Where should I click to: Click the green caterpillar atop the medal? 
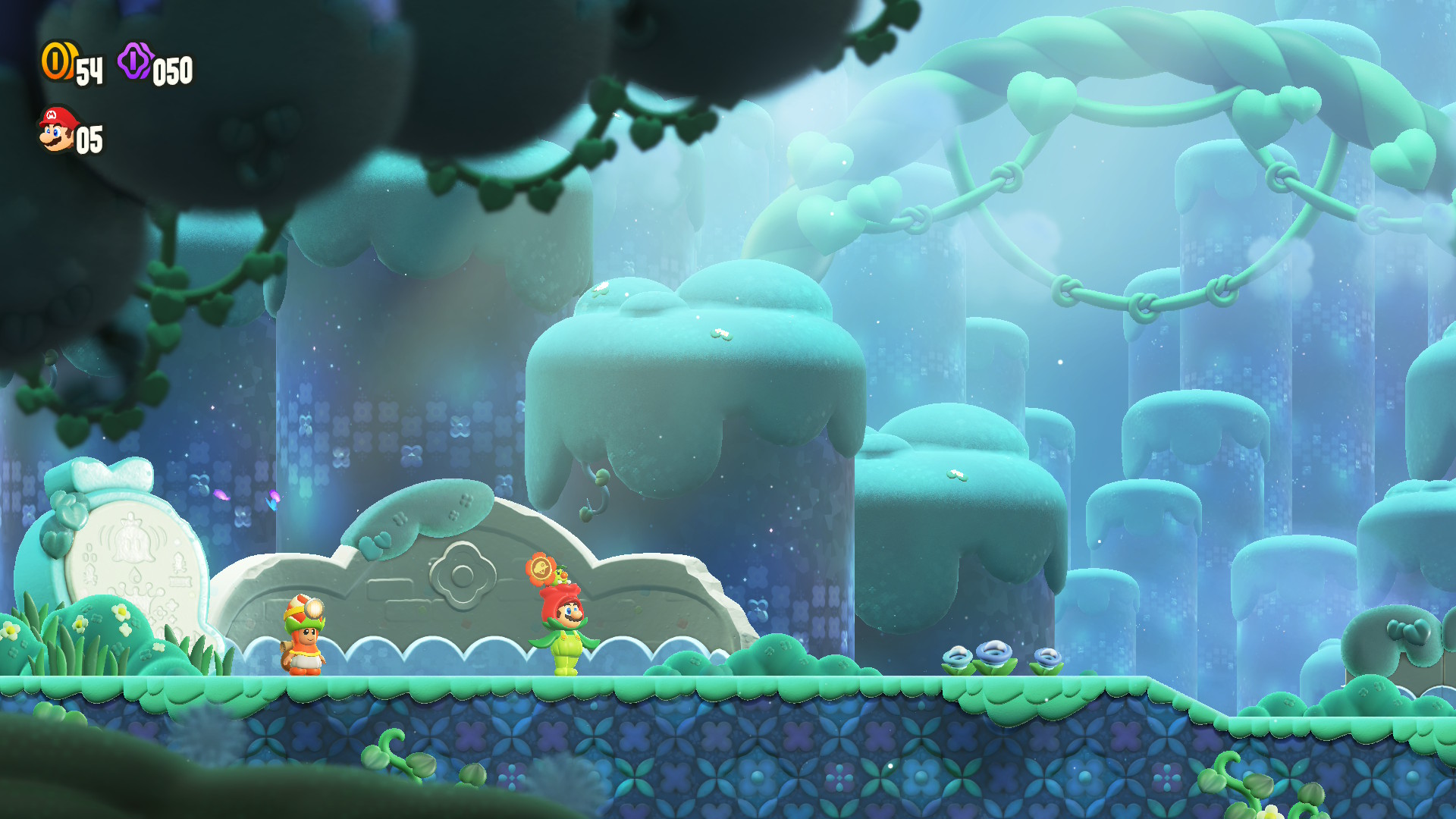tap(561, 575)
